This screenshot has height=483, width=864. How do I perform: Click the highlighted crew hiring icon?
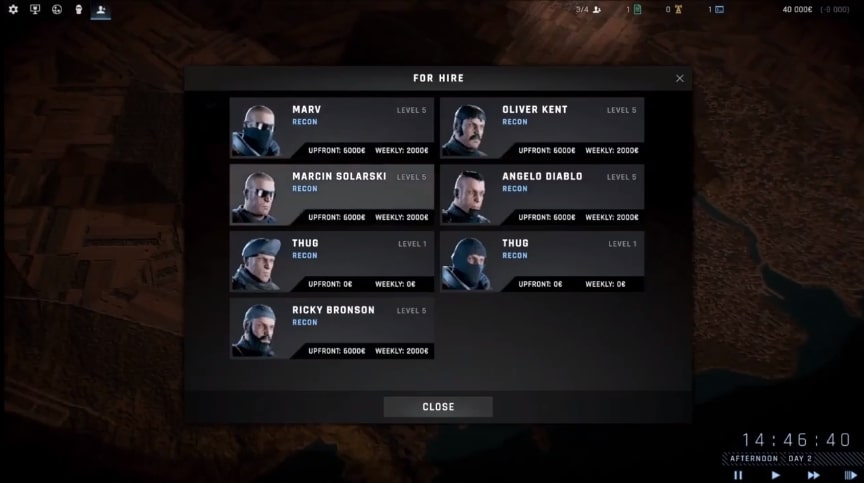coord(100,10)
